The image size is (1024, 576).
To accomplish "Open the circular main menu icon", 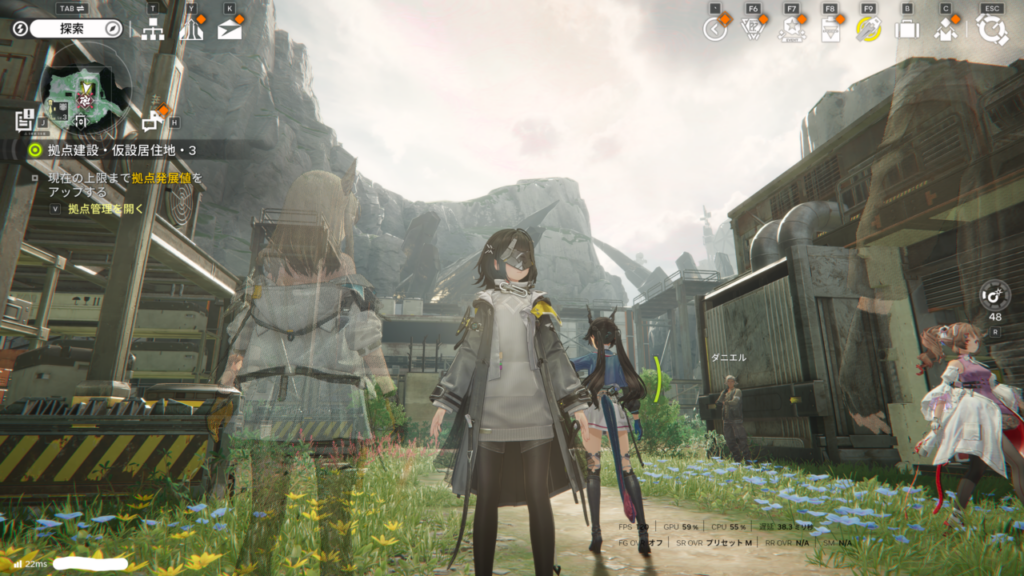I will click(992, 29).
